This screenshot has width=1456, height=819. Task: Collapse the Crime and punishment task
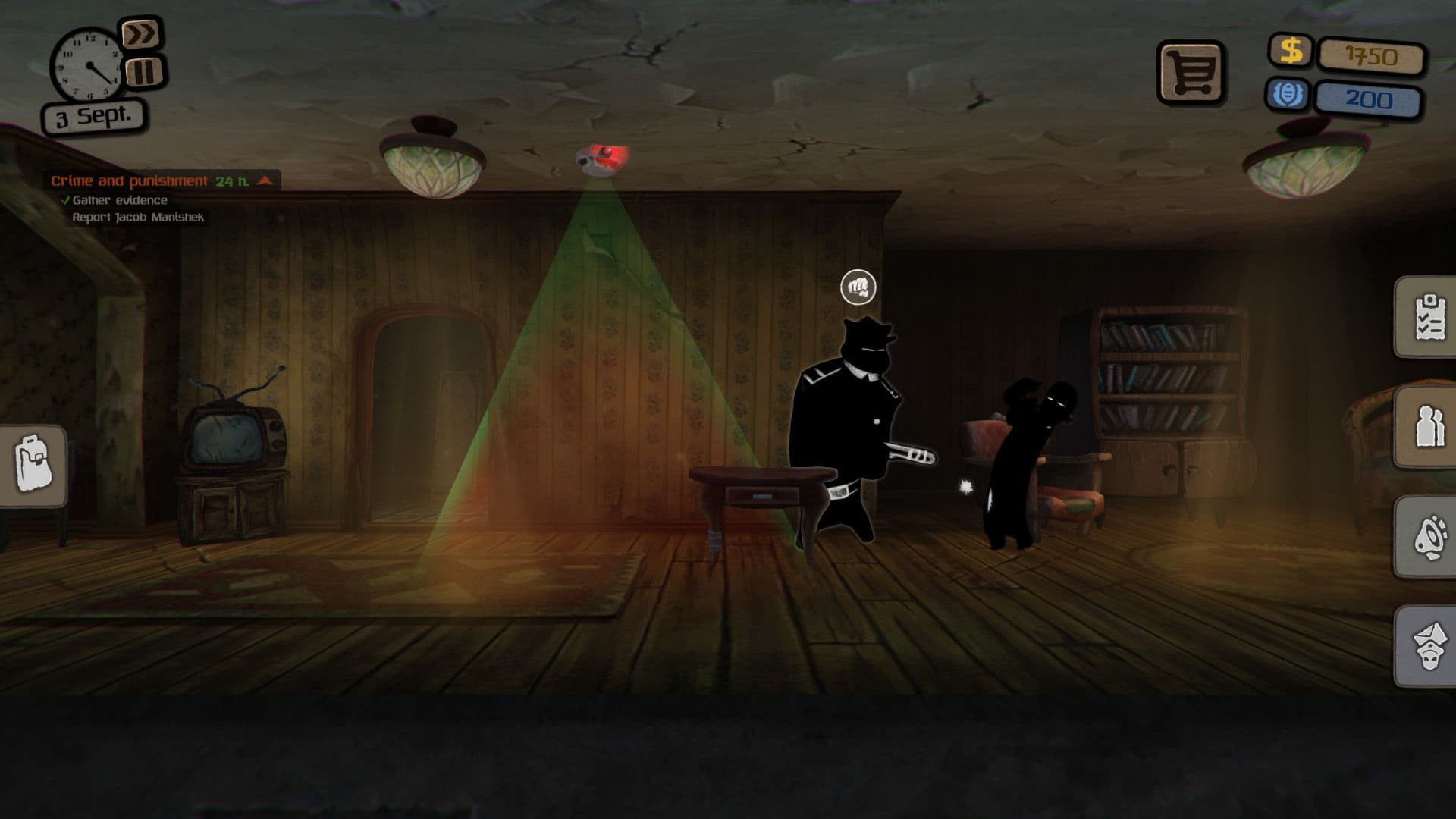click(x=263, y=180)
